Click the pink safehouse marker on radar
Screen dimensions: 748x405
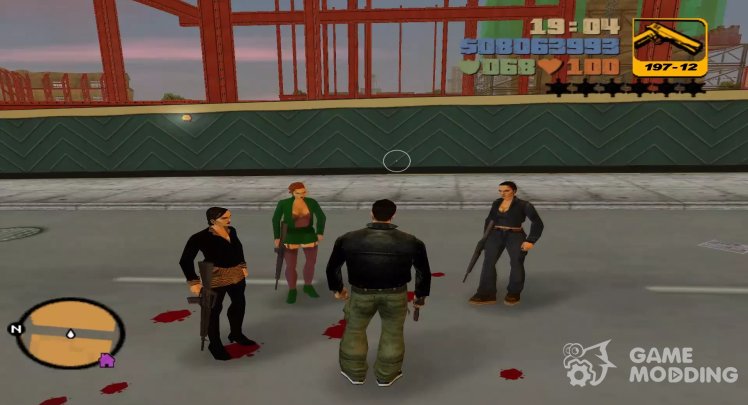[109, 360]
